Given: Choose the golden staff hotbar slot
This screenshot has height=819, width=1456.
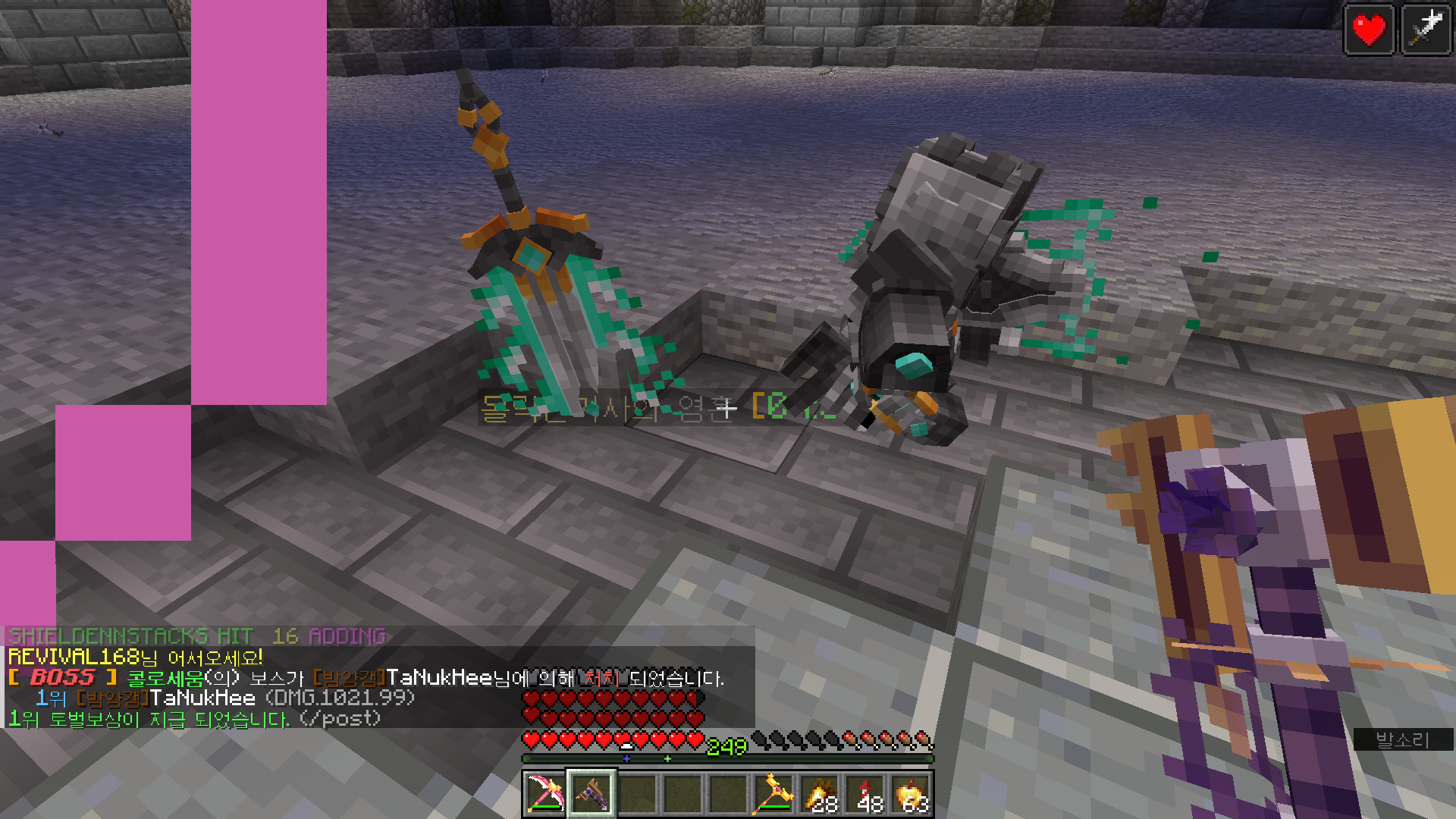Looking at the screenshot, I should [x=774, y=794].
